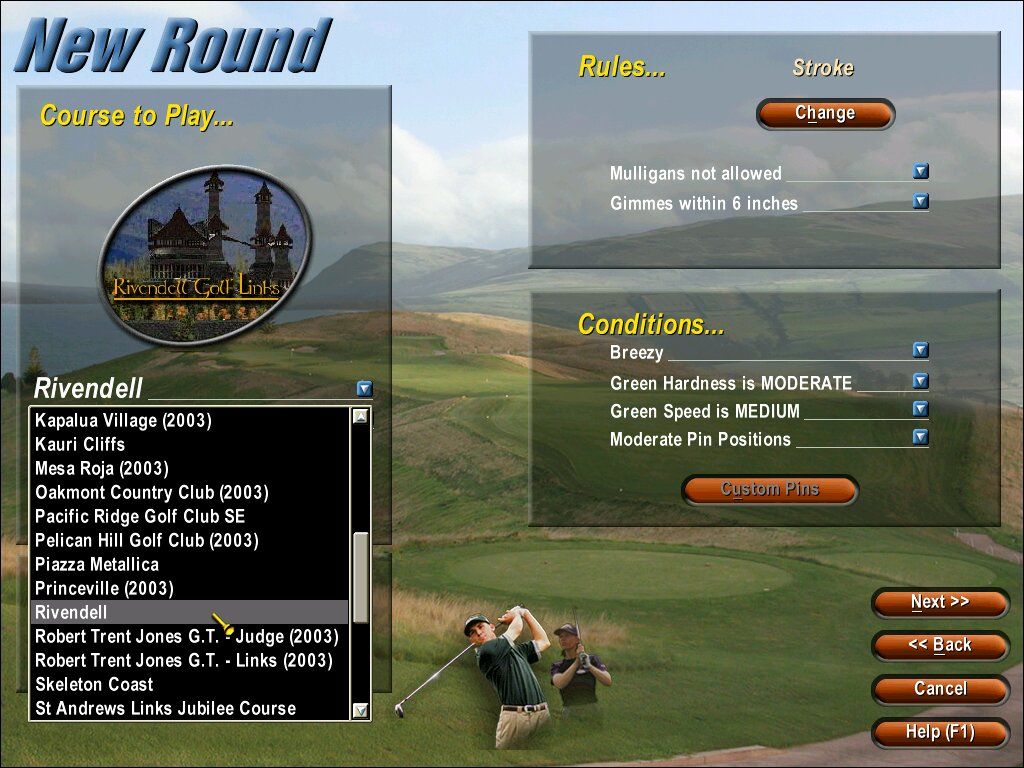Open the Green Hardness dropdown
The height and width of the screenshot is (768, 1024).
921,382
